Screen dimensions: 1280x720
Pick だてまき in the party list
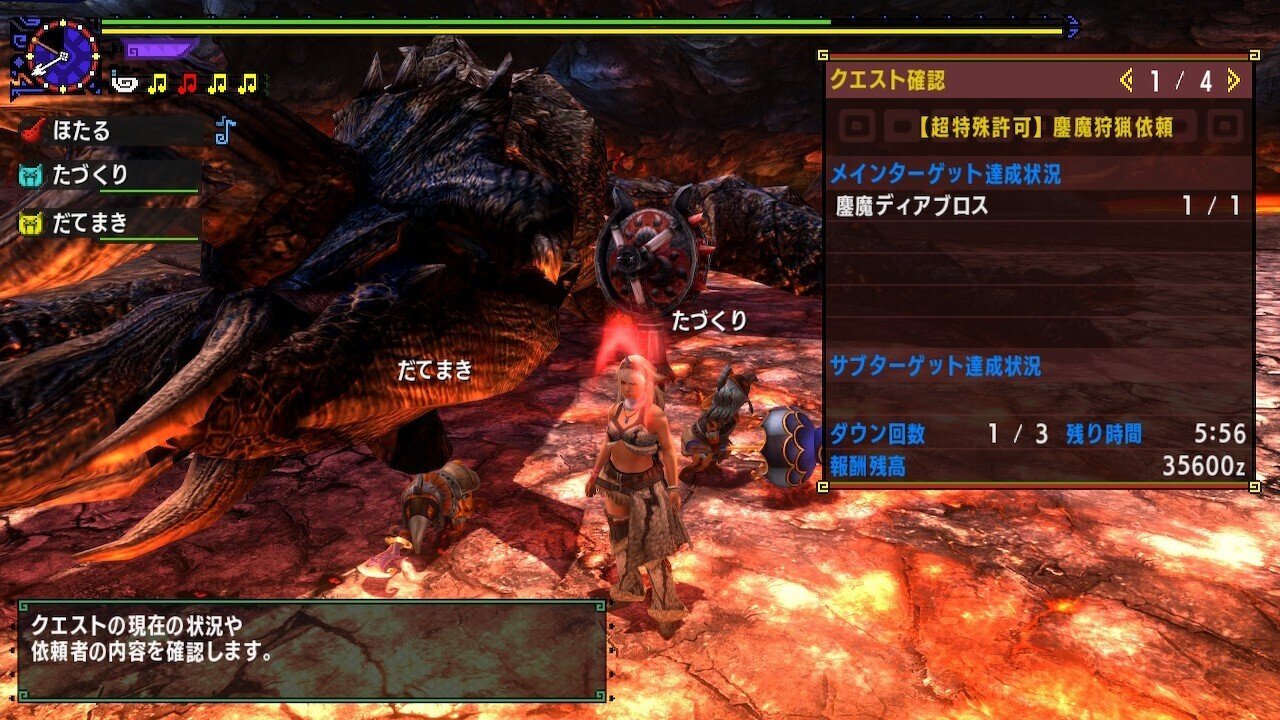(90, 223)
